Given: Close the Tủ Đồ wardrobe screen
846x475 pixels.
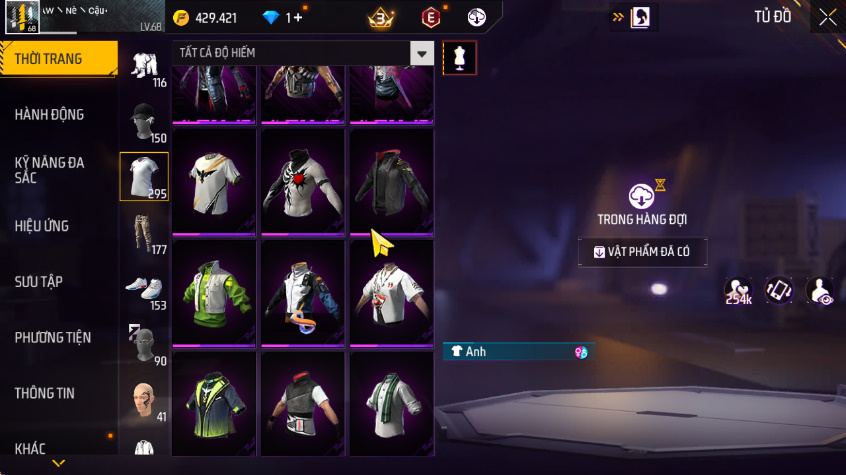Looking at the screenshot, I should click(828, 17).
